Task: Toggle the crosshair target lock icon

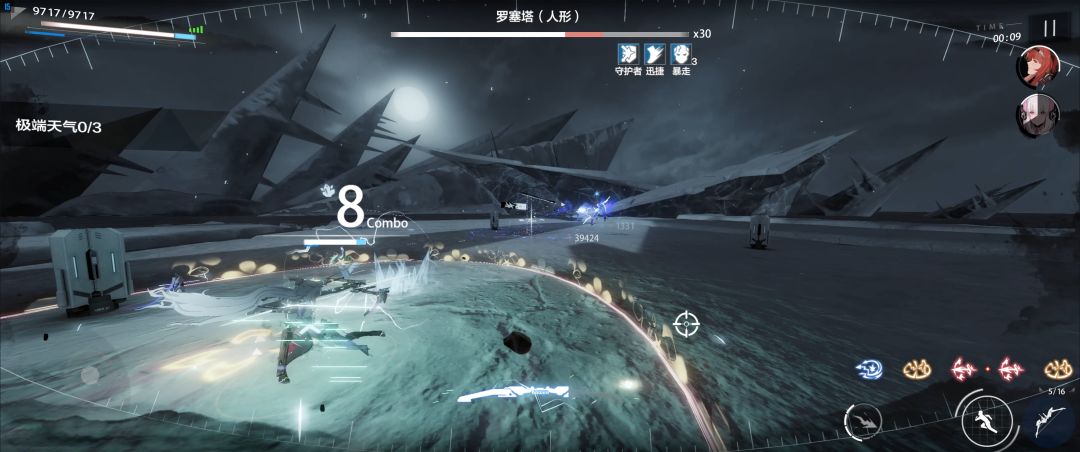Action: coord(686,323)
